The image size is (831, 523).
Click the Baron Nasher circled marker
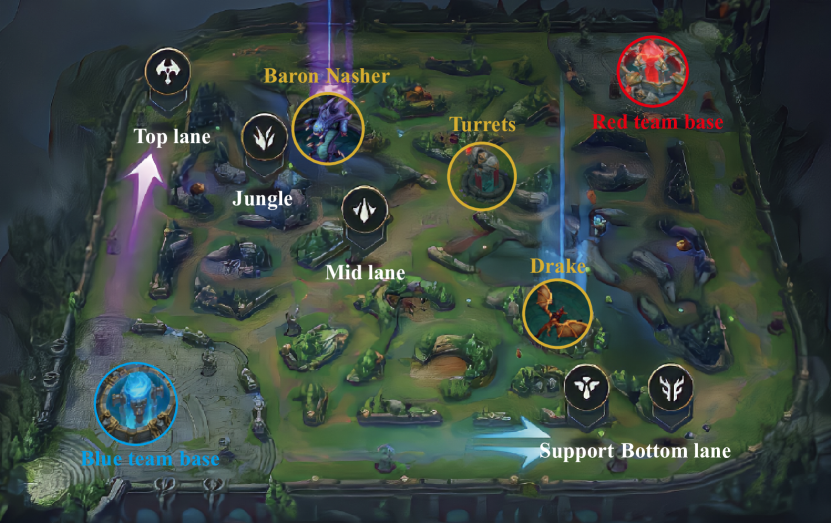[x=327, y=129]
